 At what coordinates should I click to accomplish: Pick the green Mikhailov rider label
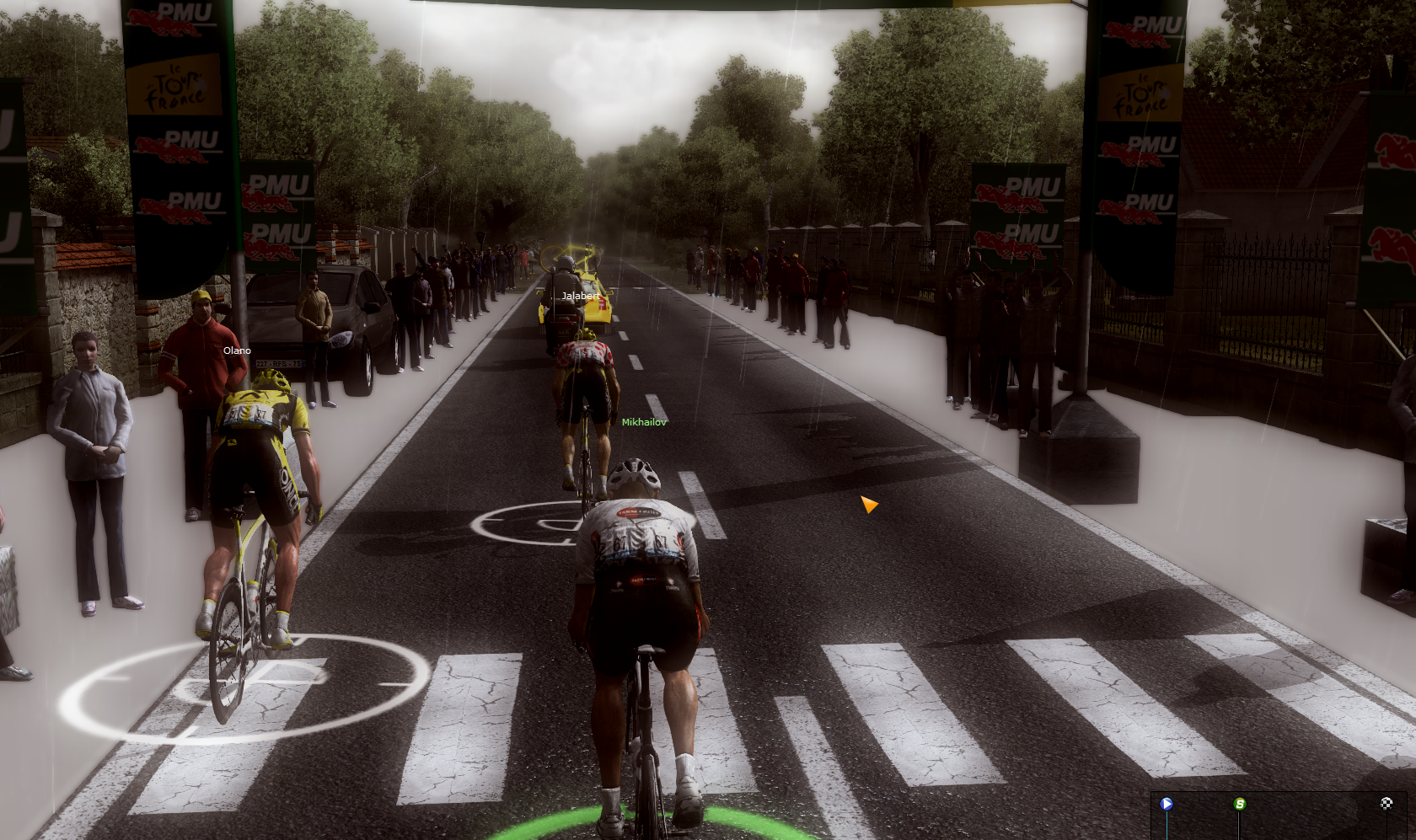click(x=644, y=422)
